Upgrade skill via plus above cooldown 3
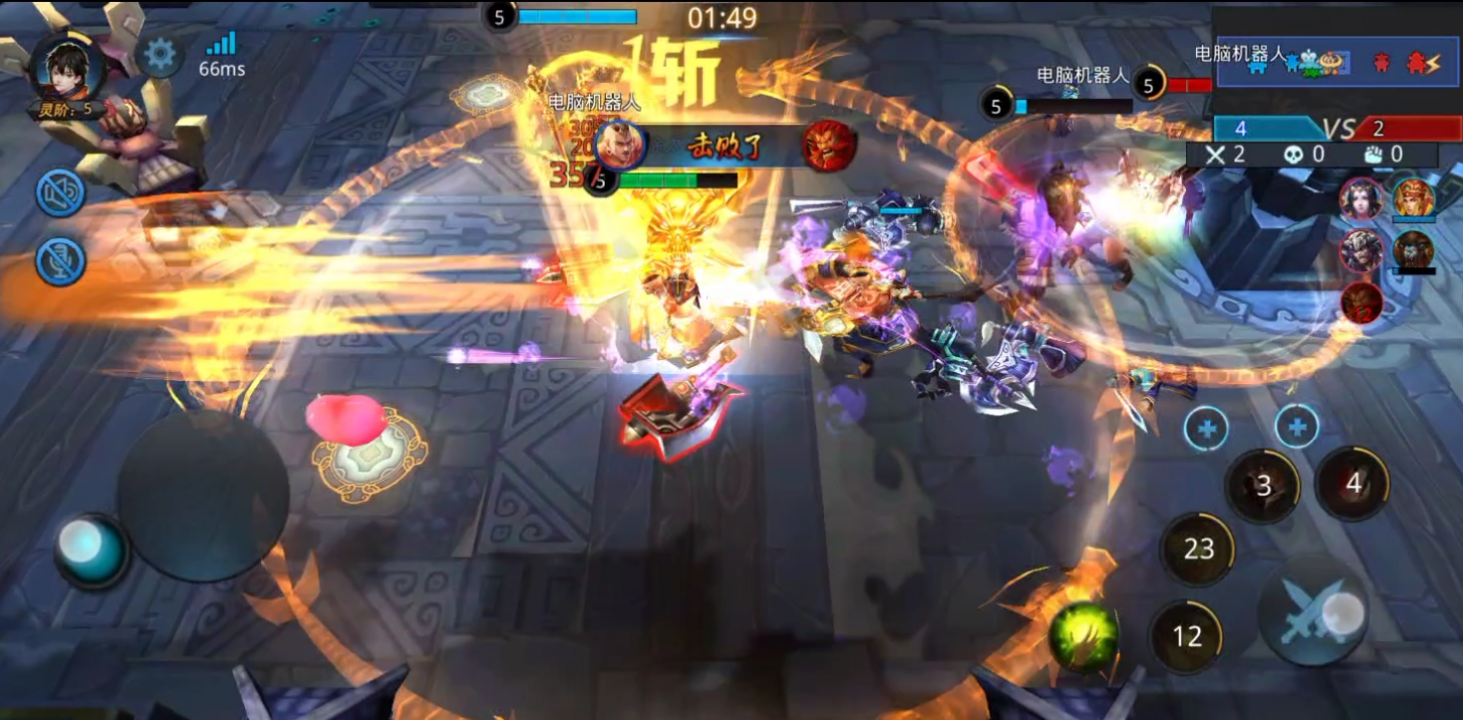The image size is (1463, 720). click(x=1207, y=429)
